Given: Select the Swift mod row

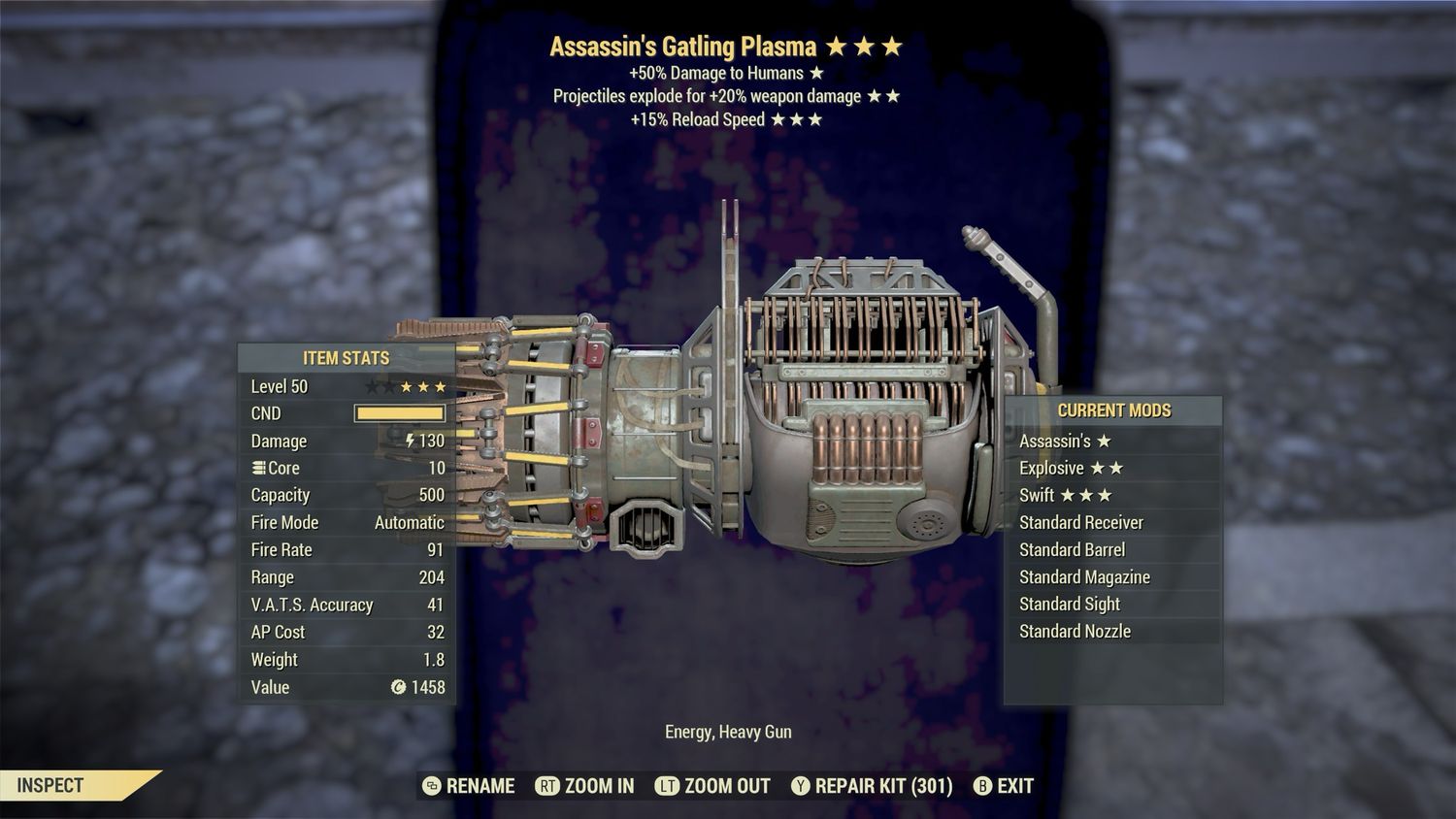Looking at the screenshot, I should (x=1112, y=495).
